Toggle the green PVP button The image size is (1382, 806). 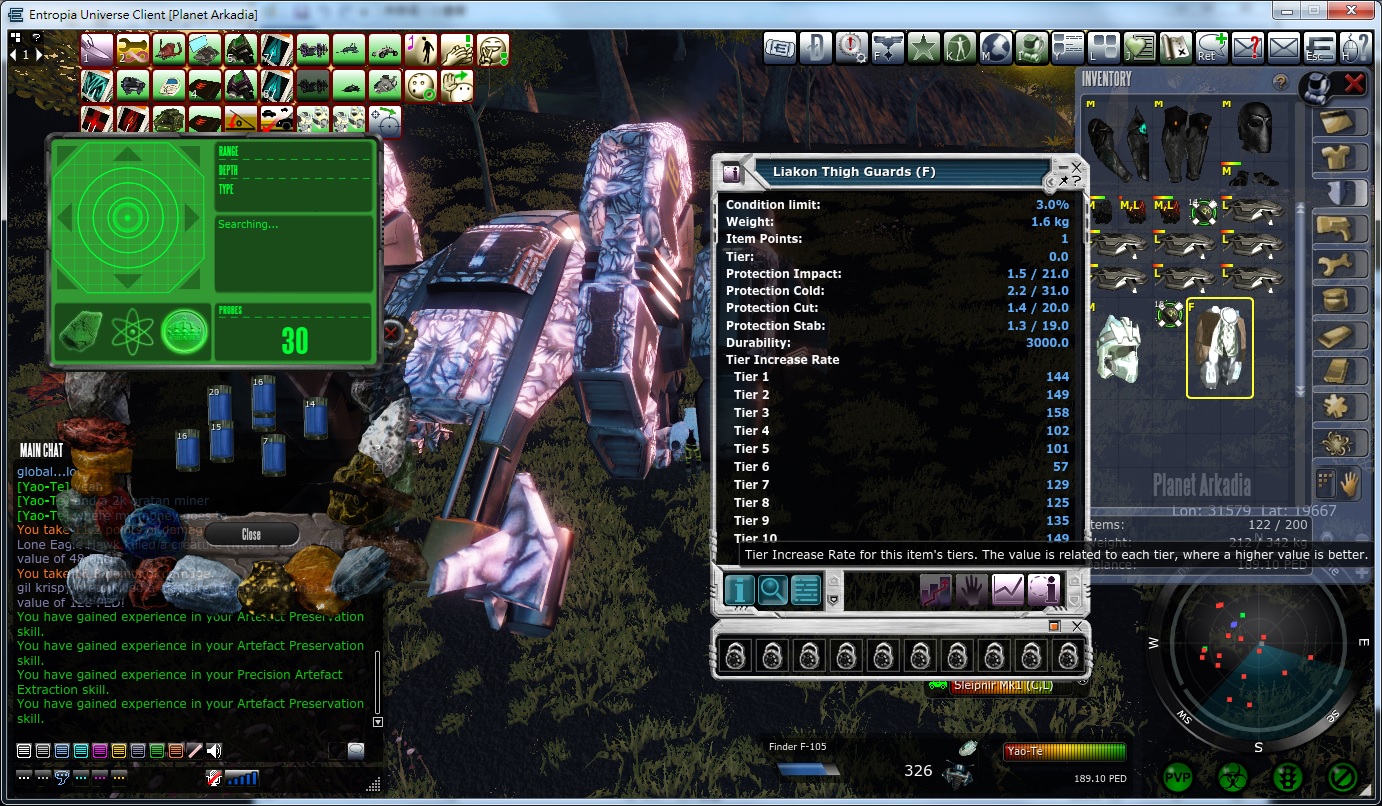pyautogui.click(x=1179, y=776)
